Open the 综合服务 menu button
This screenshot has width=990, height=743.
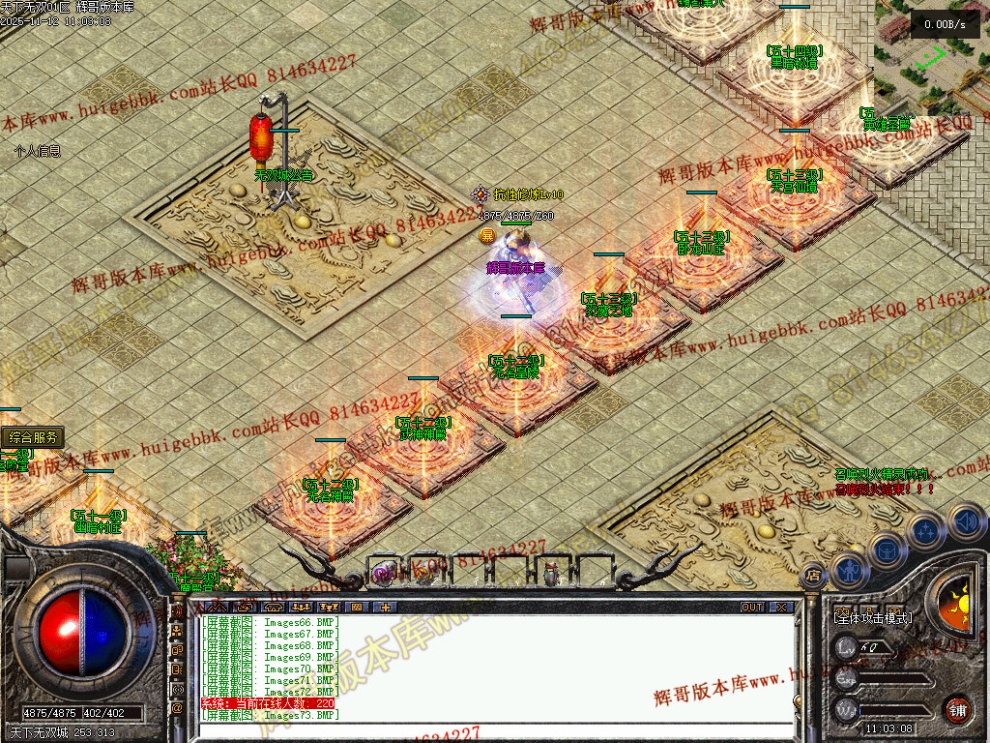(x=33, y=437)
